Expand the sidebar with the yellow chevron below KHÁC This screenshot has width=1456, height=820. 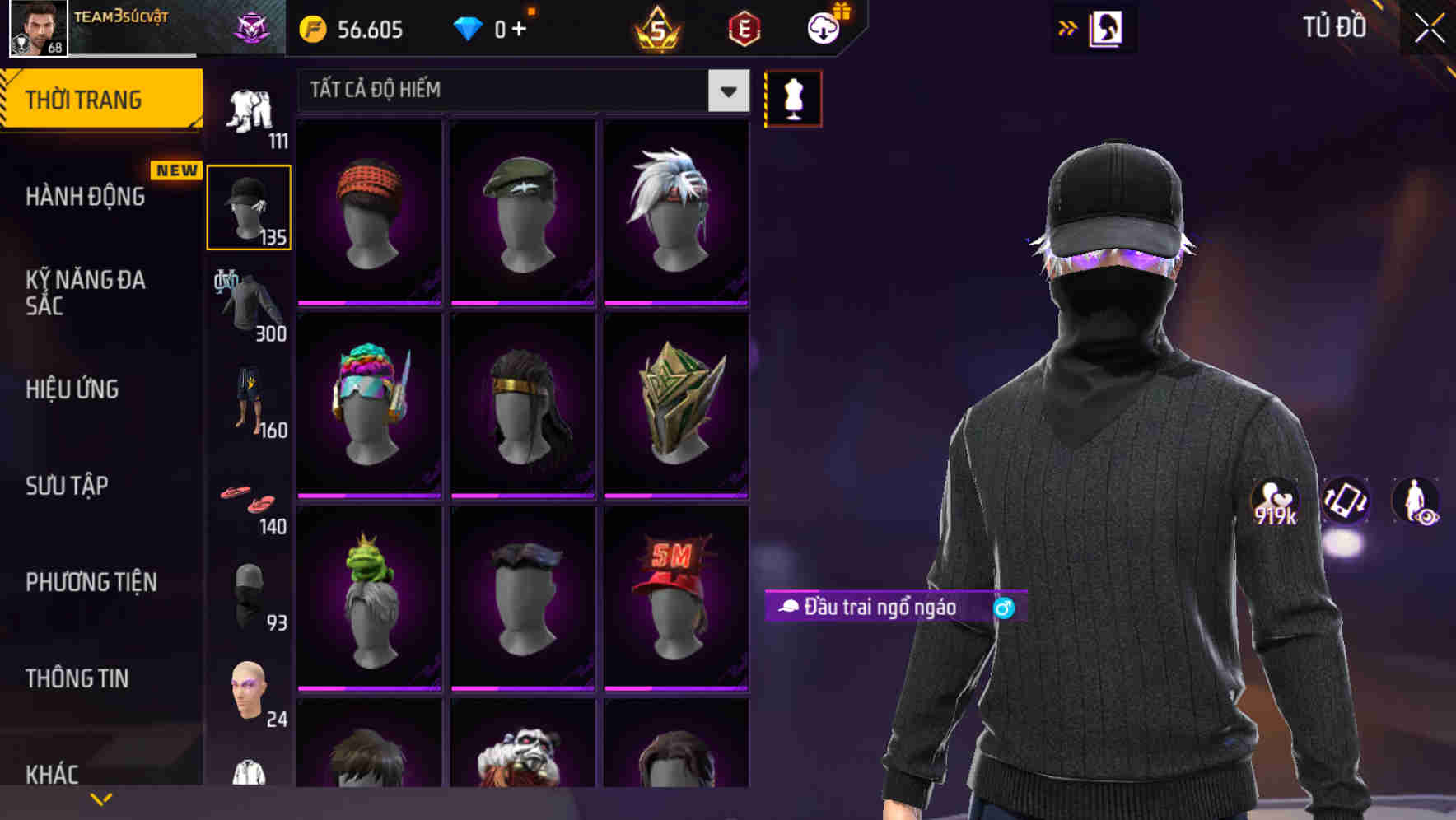pyautogui.click(x=101, y=798)
